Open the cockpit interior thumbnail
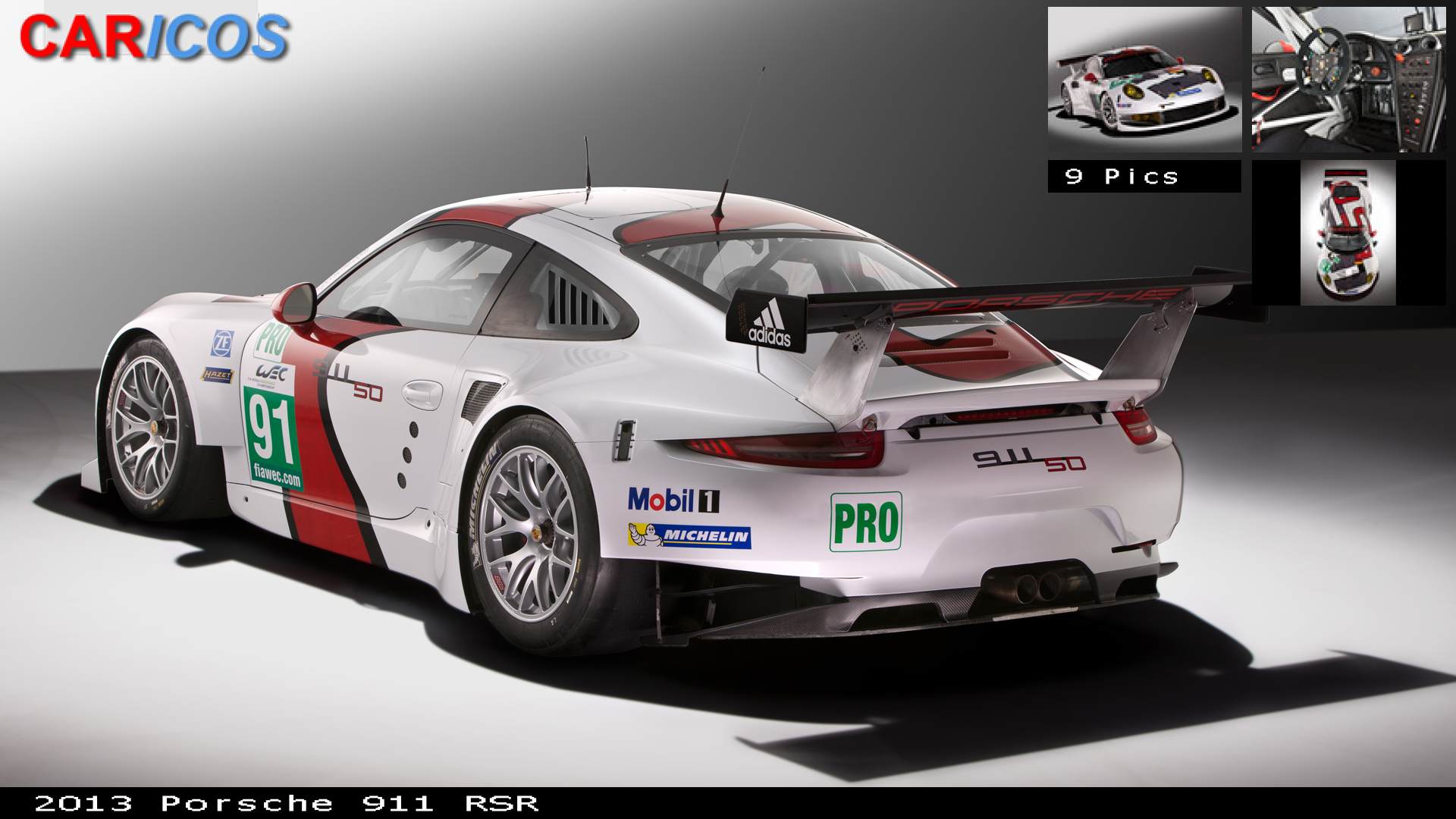This screenshot has width=1456, height=819. pos(1348,80)
